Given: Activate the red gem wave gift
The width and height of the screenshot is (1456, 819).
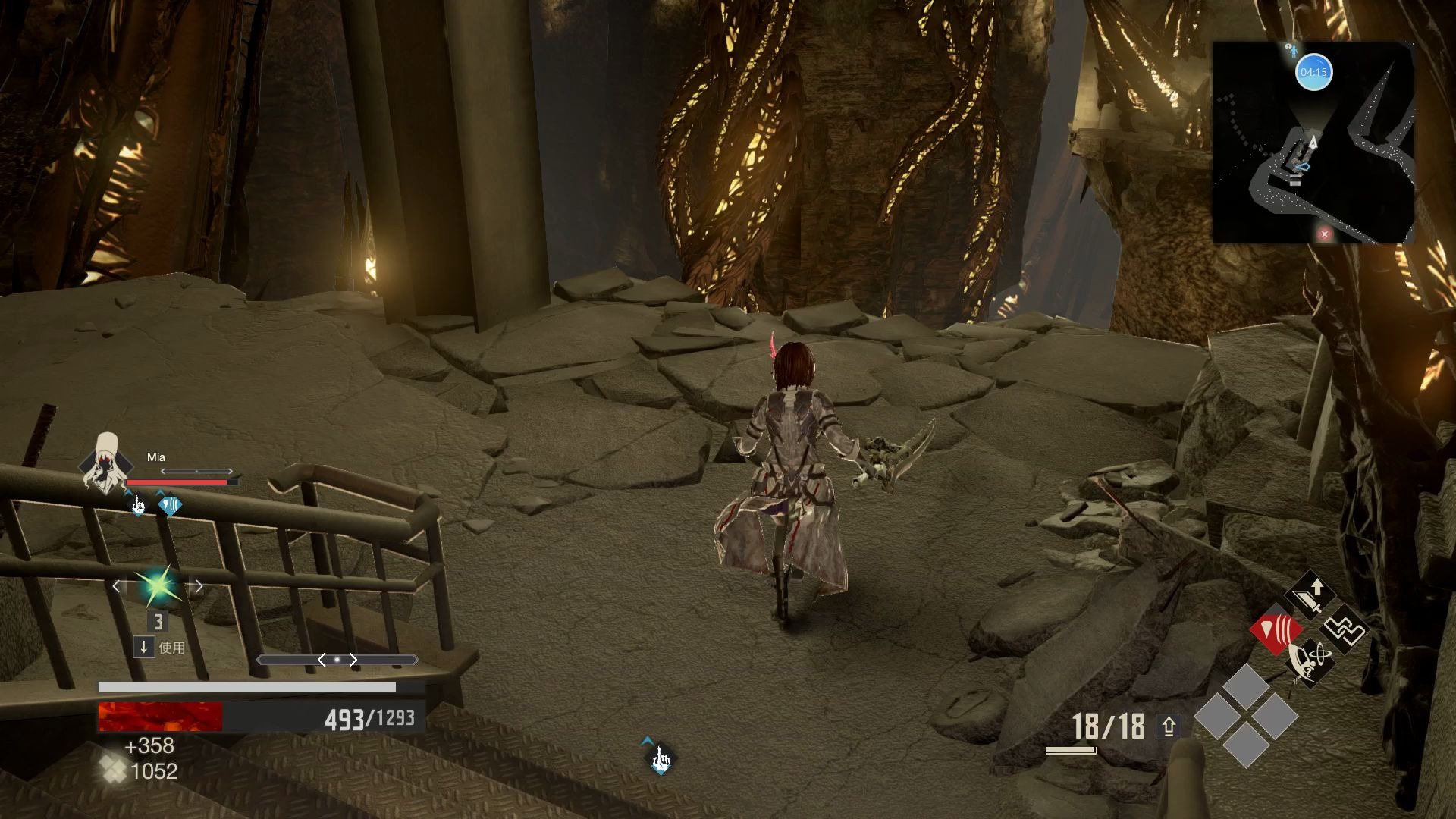Looking at the screenshot, I should click(1276, 630).
